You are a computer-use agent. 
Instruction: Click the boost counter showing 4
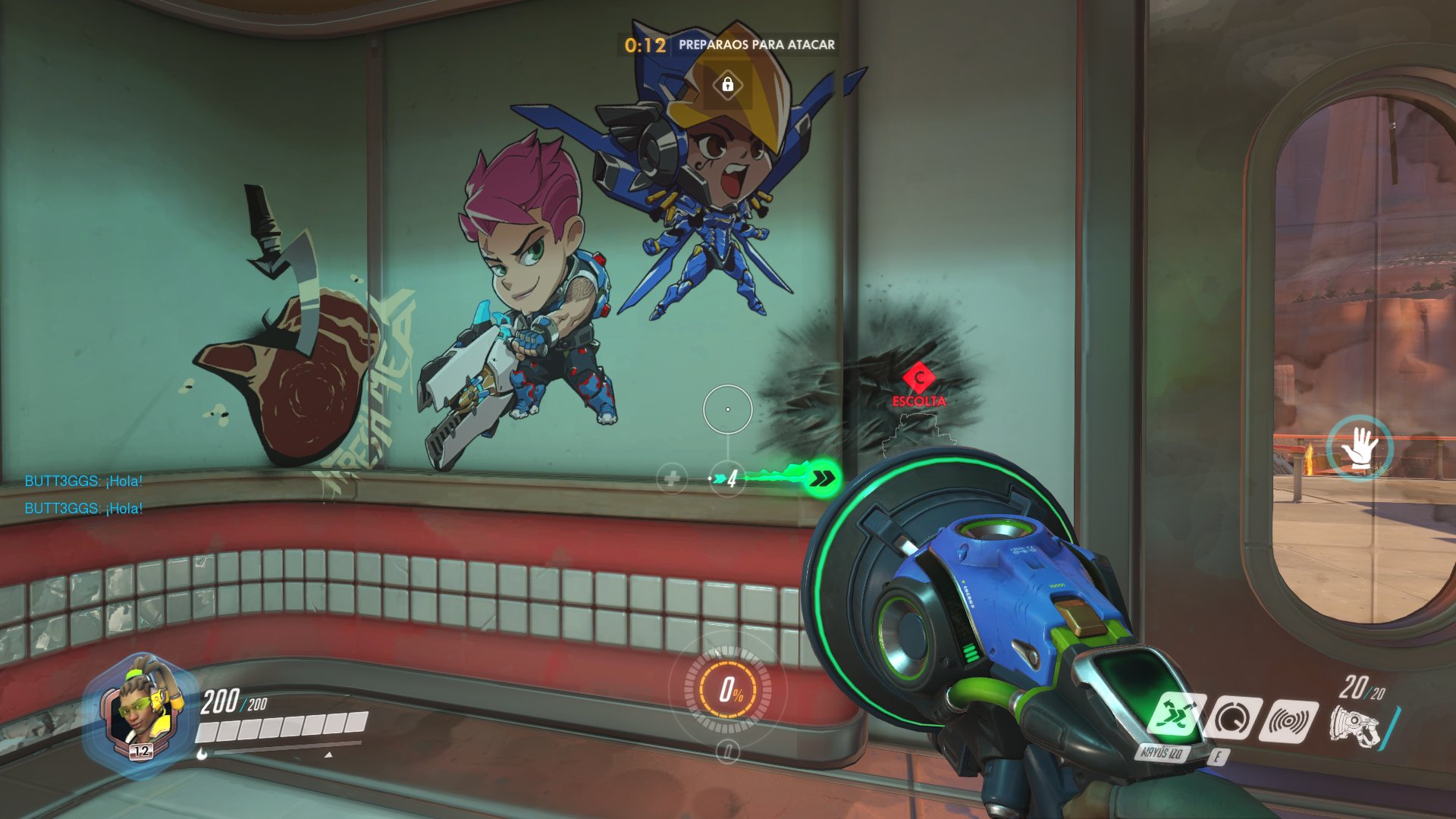coord(730,476)
